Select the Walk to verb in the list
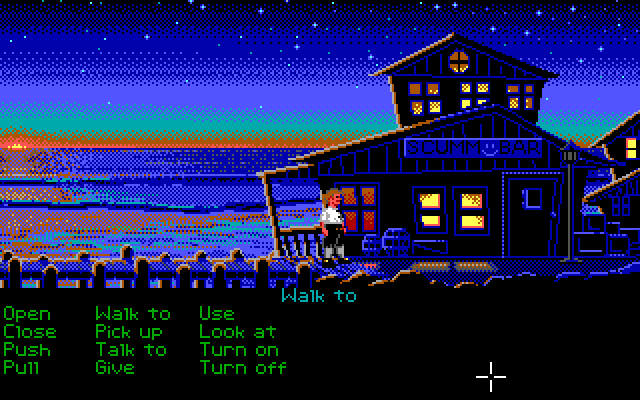Screen dimensions: 640x400 coord(132,314)
